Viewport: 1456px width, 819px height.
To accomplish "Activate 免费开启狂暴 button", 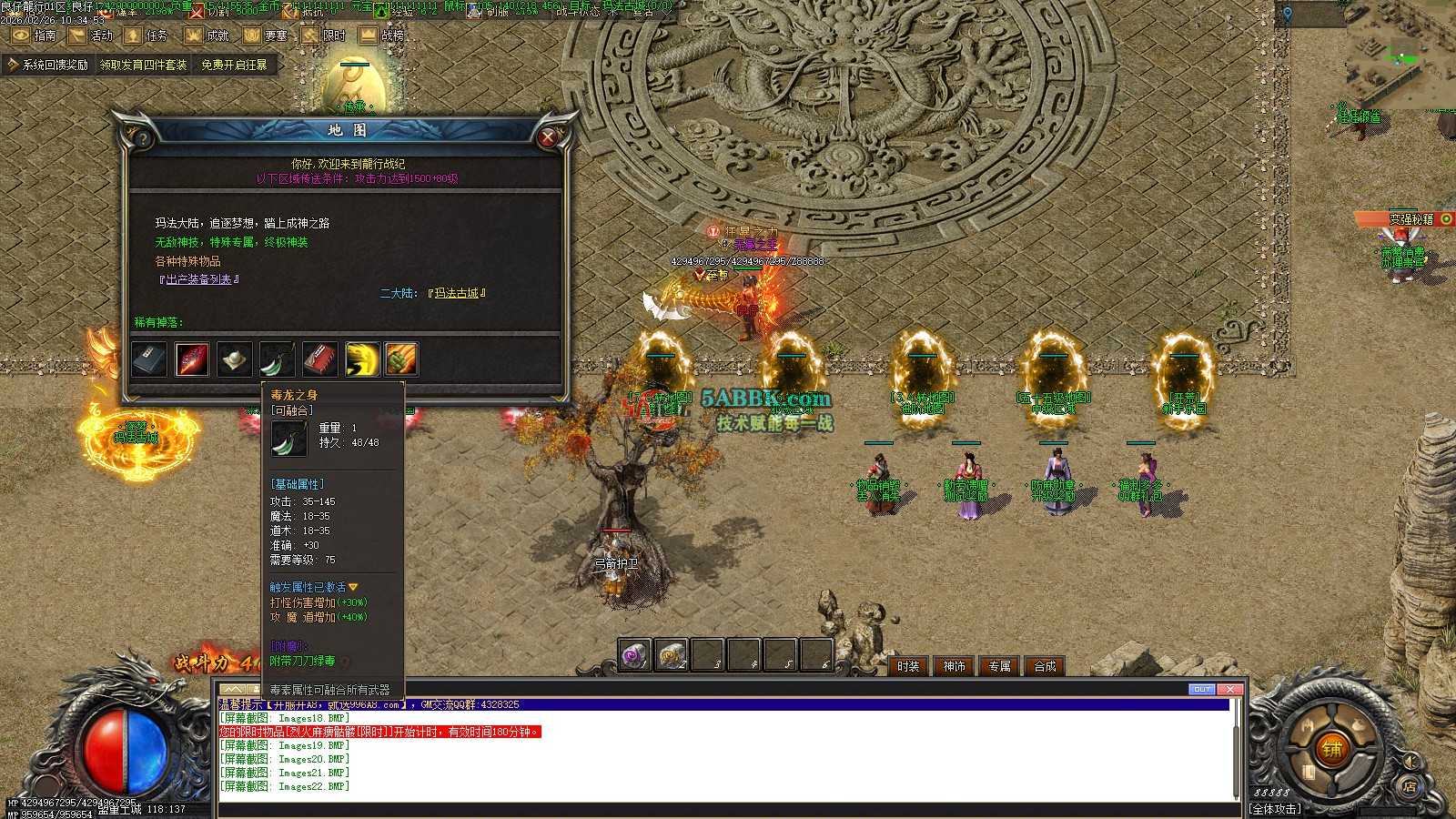I will click(234, 65).
